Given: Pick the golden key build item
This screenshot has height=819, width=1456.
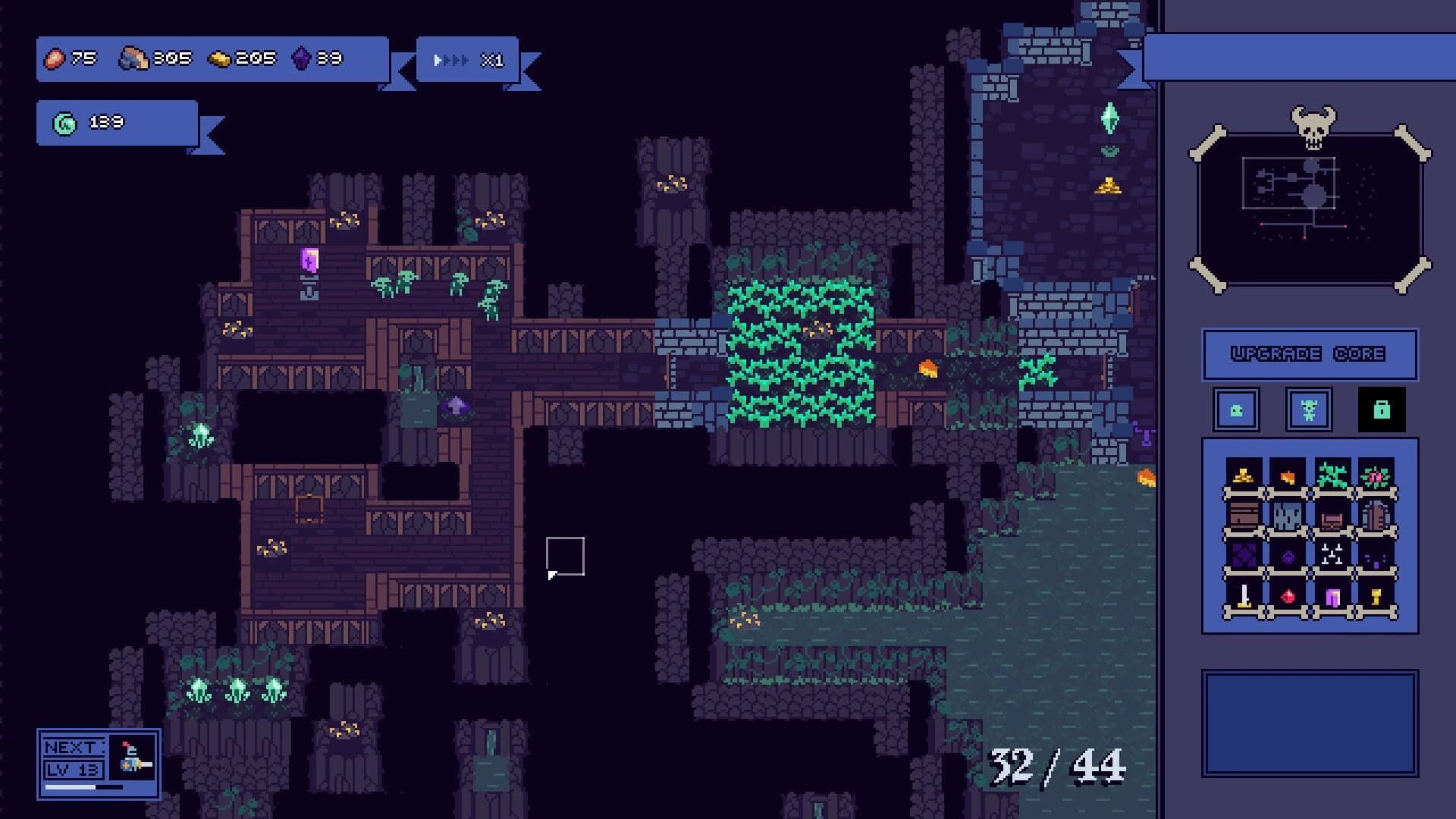Looking at the screenshot, I should (1375, 596).
